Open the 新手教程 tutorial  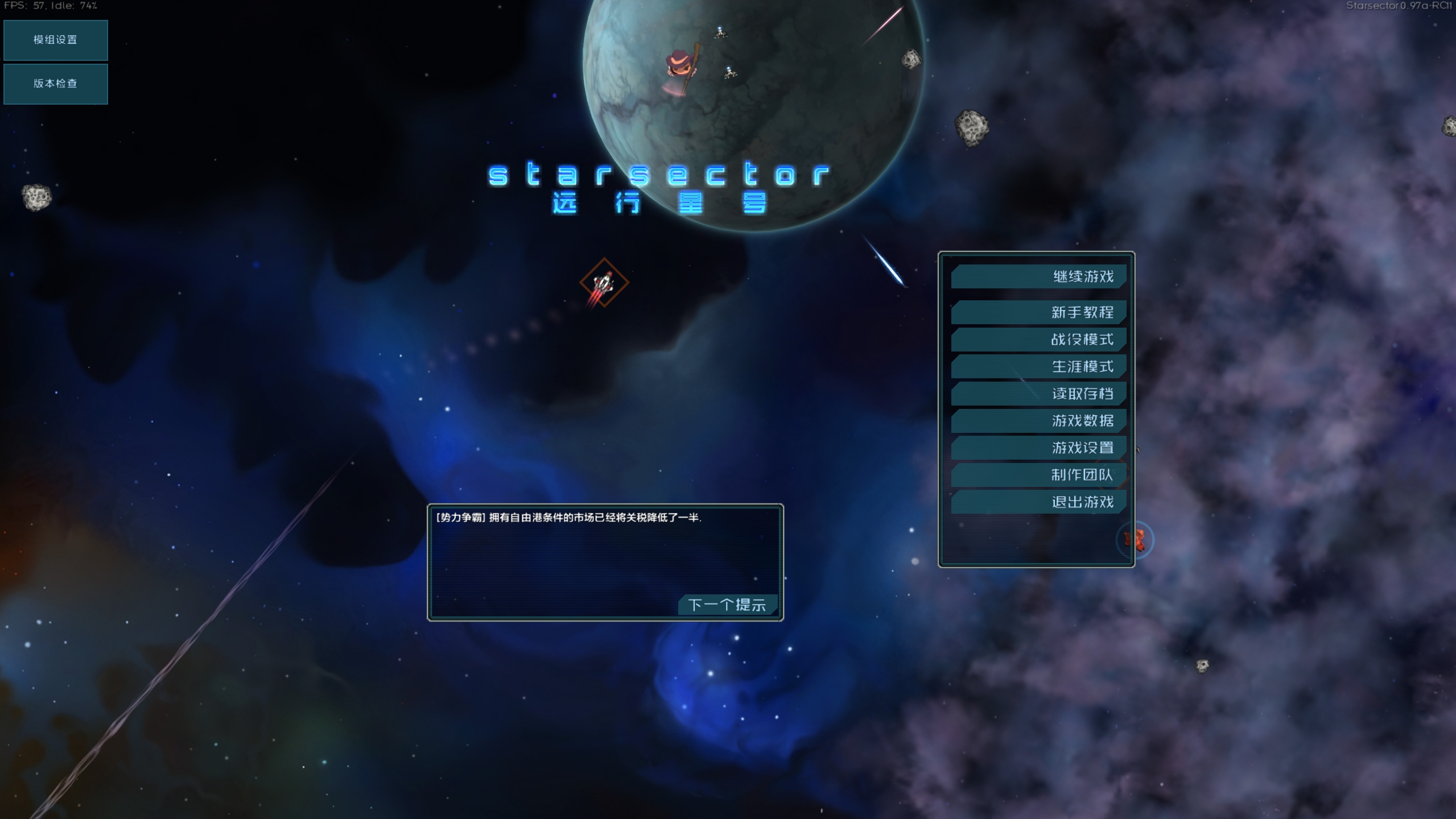click(x=1038, y=312)
